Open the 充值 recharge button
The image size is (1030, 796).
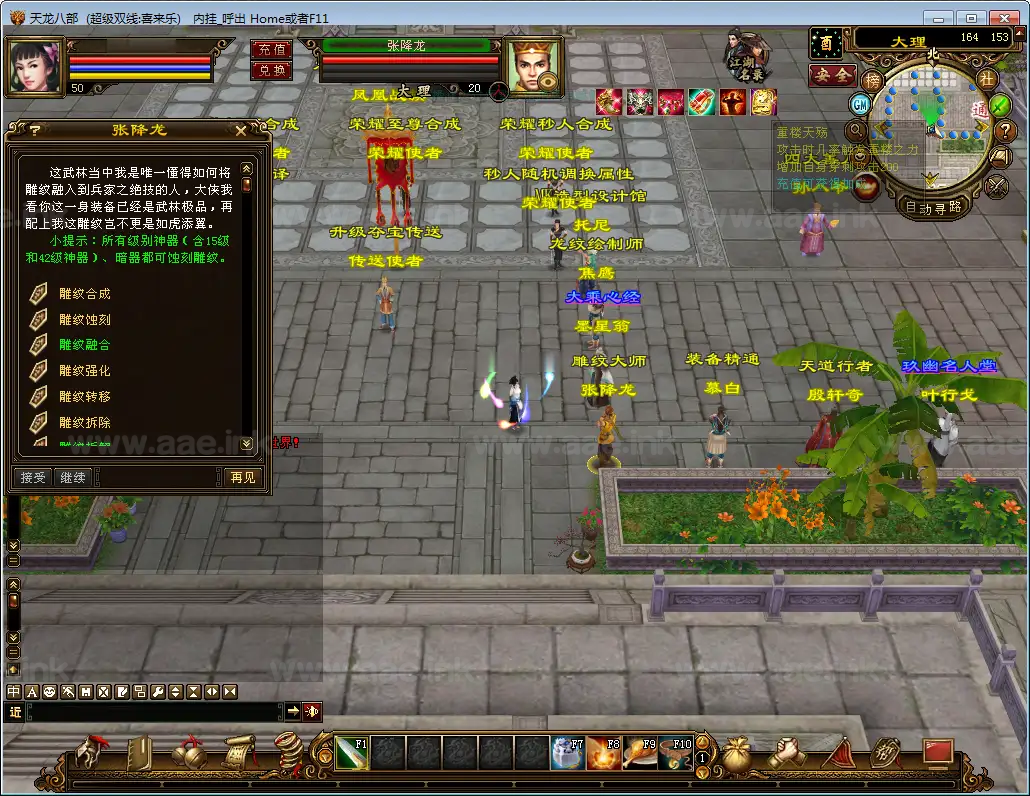coord(271,50)
